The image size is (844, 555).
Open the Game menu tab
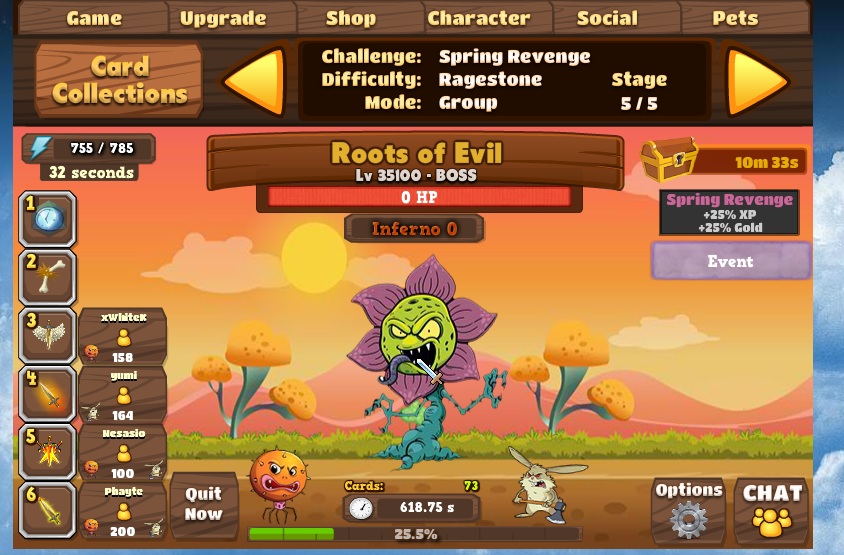pyautogui.click(x=94, y=18)
